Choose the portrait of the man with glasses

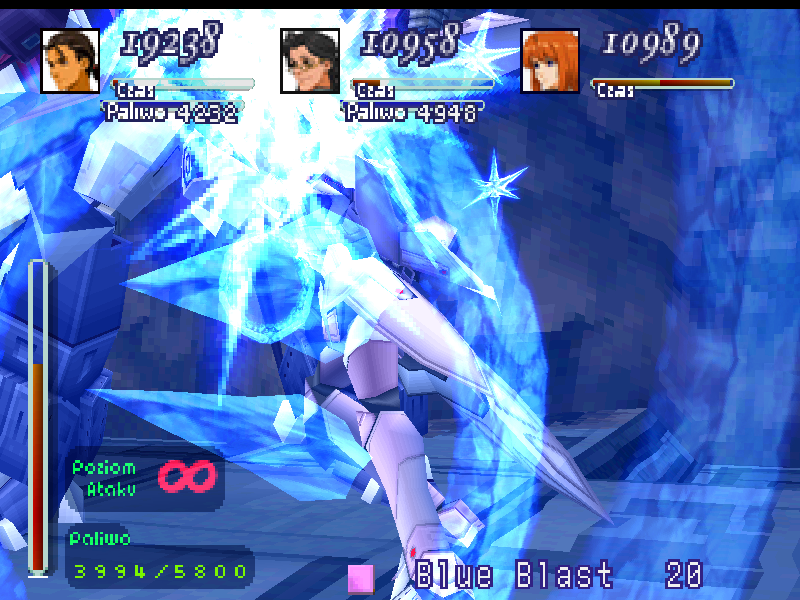click(310, 61)
